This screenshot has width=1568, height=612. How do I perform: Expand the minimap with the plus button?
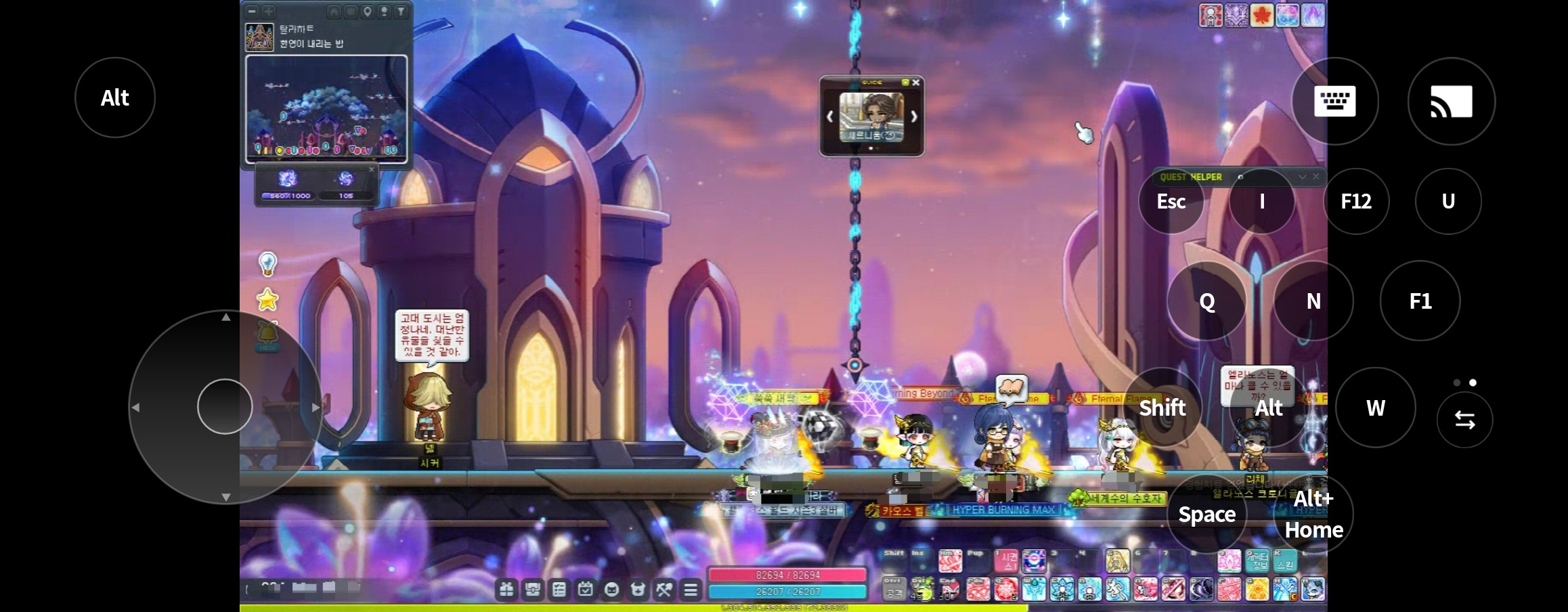pos(268,11)
